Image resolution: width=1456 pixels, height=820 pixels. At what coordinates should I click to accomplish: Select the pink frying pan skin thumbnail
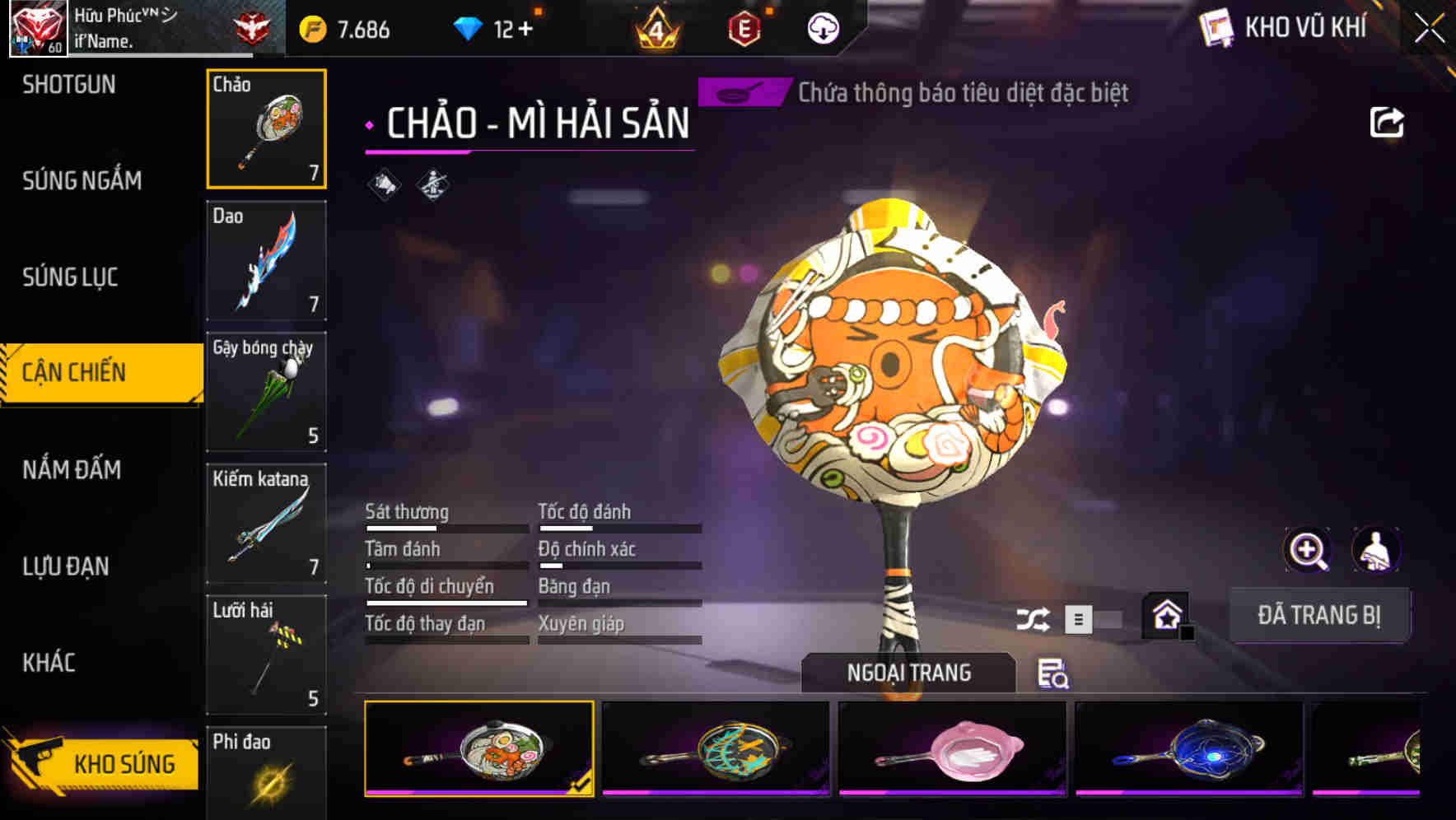(953, 748)
